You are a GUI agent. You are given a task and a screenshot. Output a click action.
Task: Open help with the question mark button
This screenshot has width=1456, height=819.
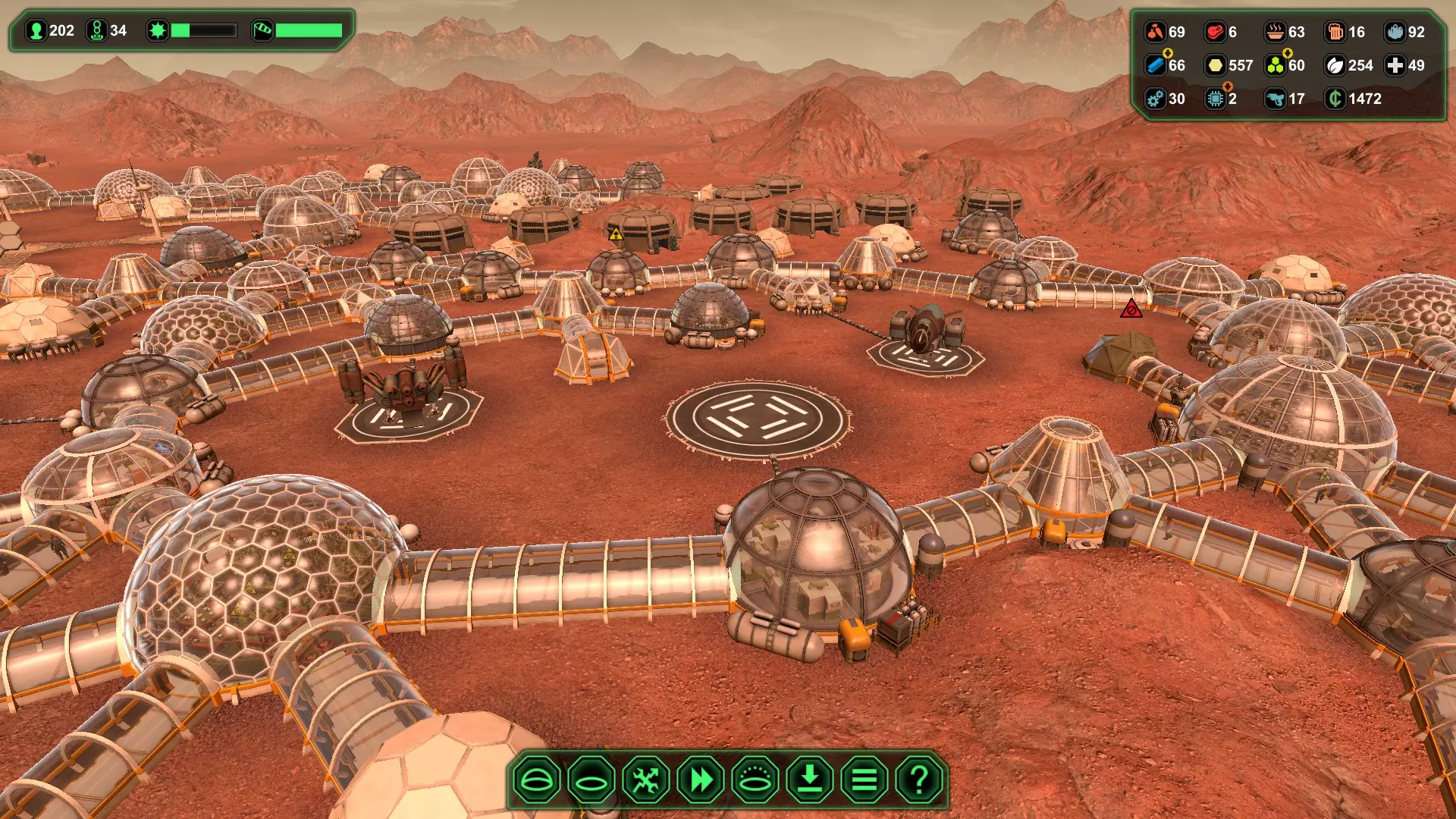[919, 780]
